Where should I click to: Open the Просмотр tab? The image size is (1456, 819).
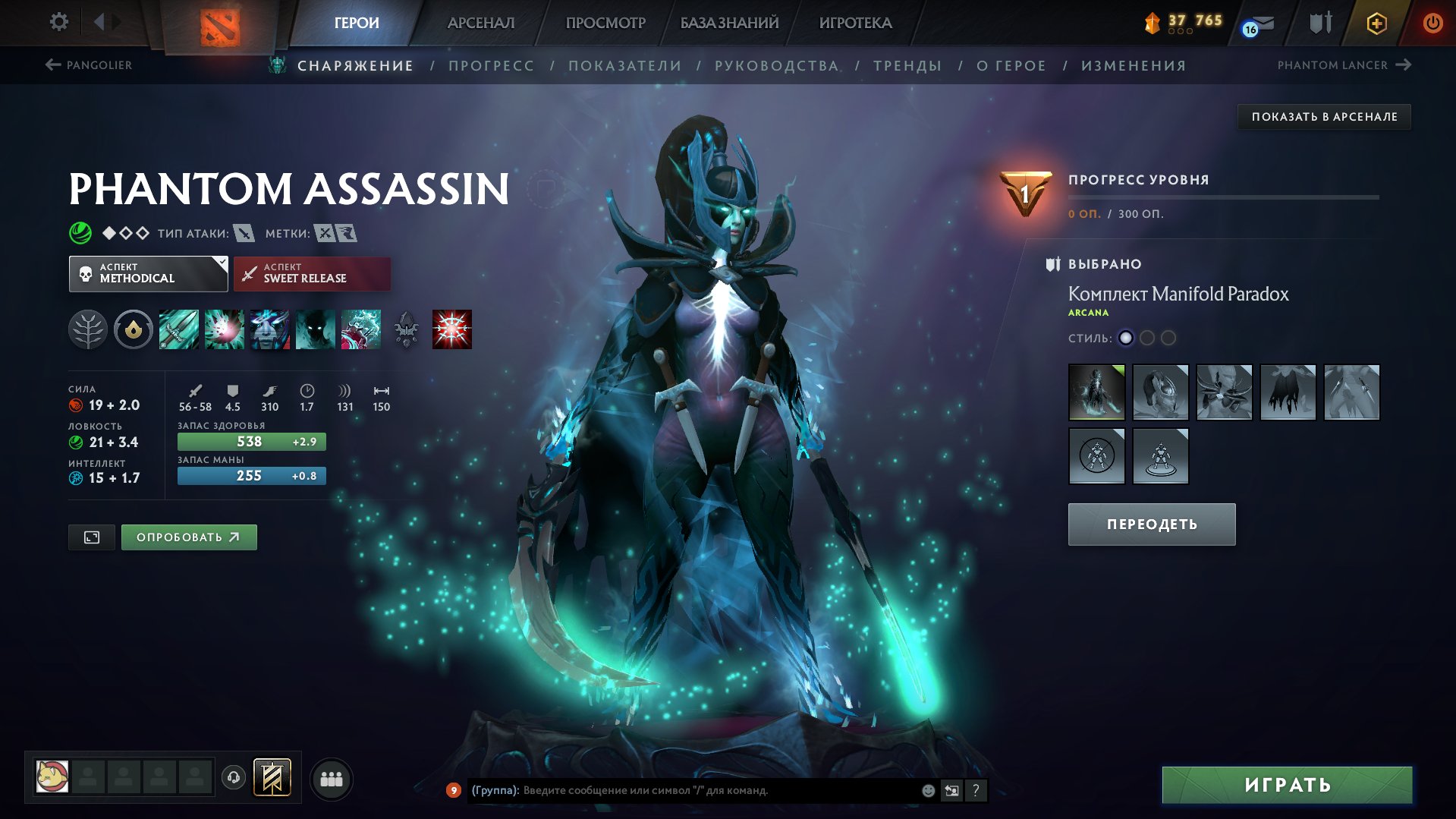click(605, 23)
